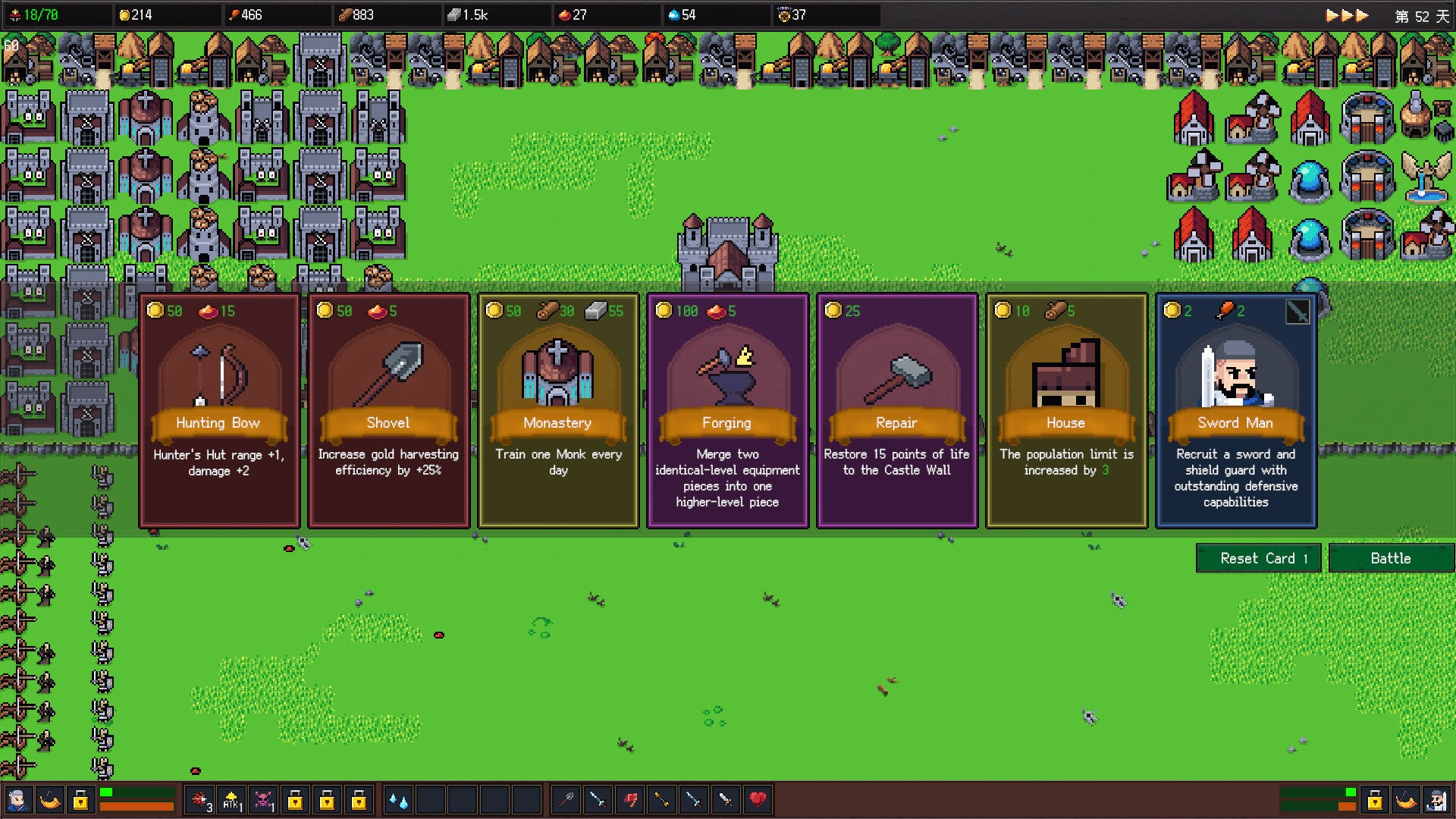Select the water droplets item slot
The image size is (1456, 819).
pyautogui.click(x=398, y=800)
